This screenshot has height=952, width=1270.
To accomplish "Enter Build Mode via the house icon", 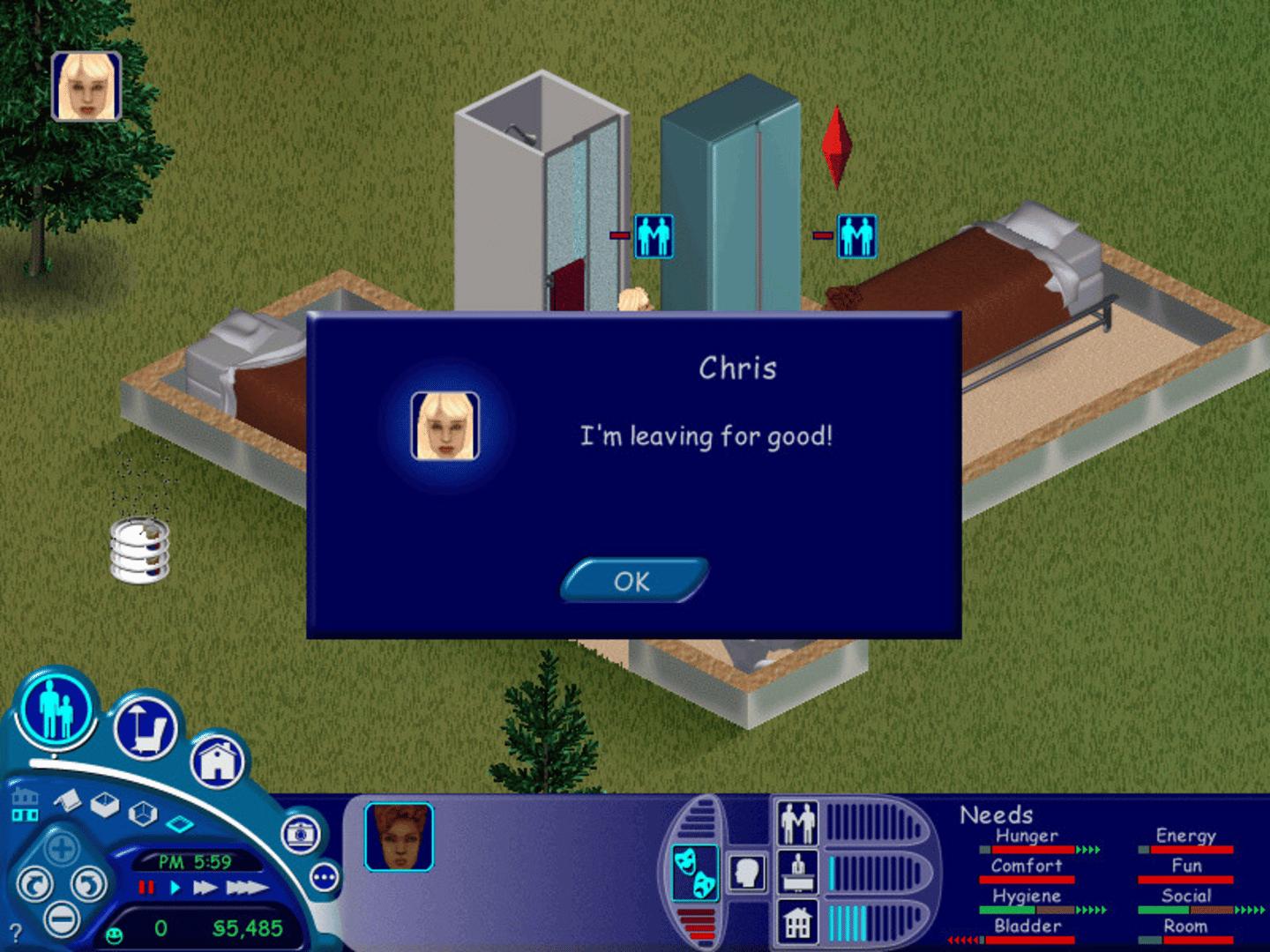I will pos(218,760).
